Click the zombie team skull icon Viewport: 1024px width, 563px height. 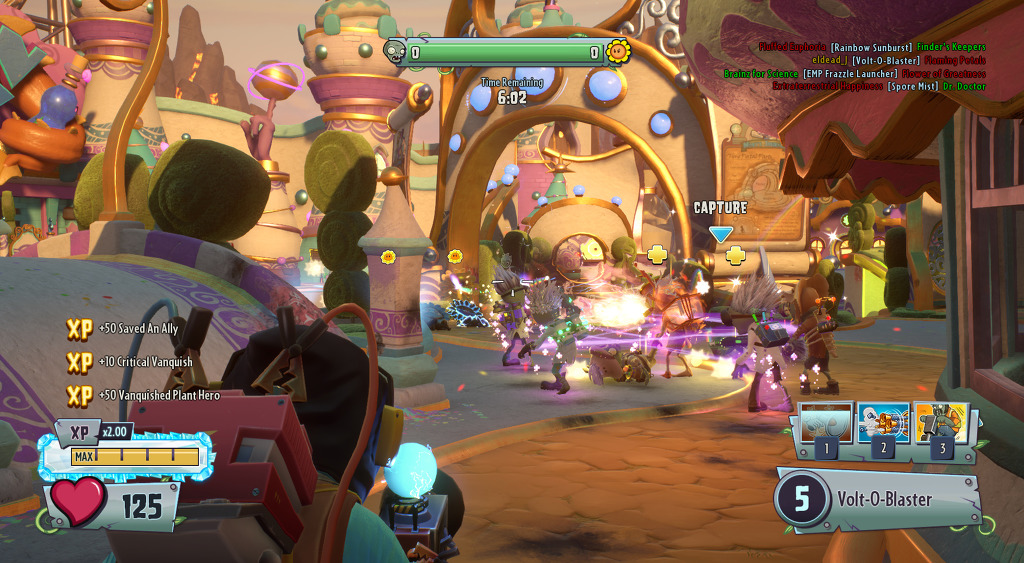pyautogui.click(x=396, y=52)
